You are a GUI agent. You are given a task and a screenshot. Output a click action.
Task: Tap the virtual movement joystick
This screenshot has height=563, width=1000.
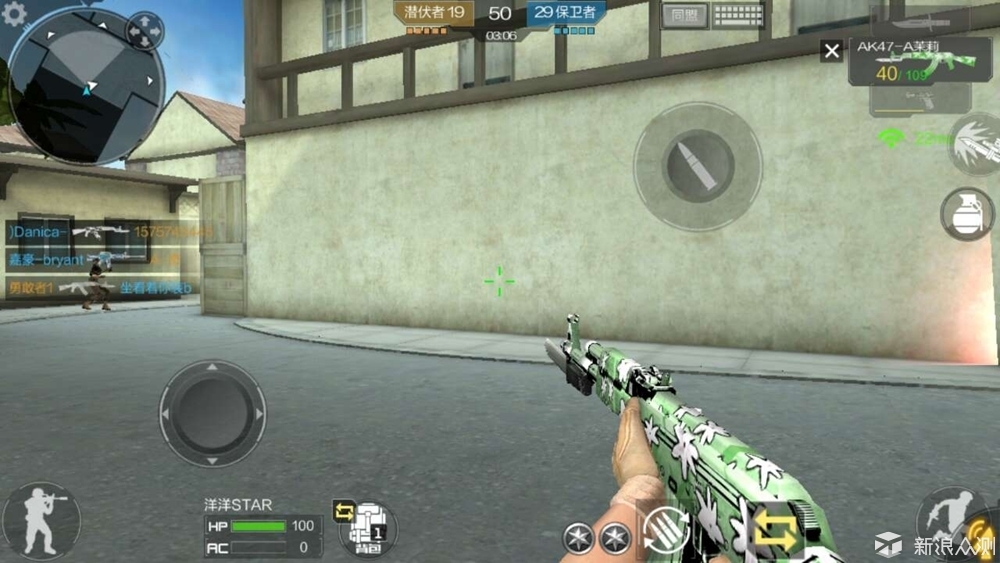212,412
